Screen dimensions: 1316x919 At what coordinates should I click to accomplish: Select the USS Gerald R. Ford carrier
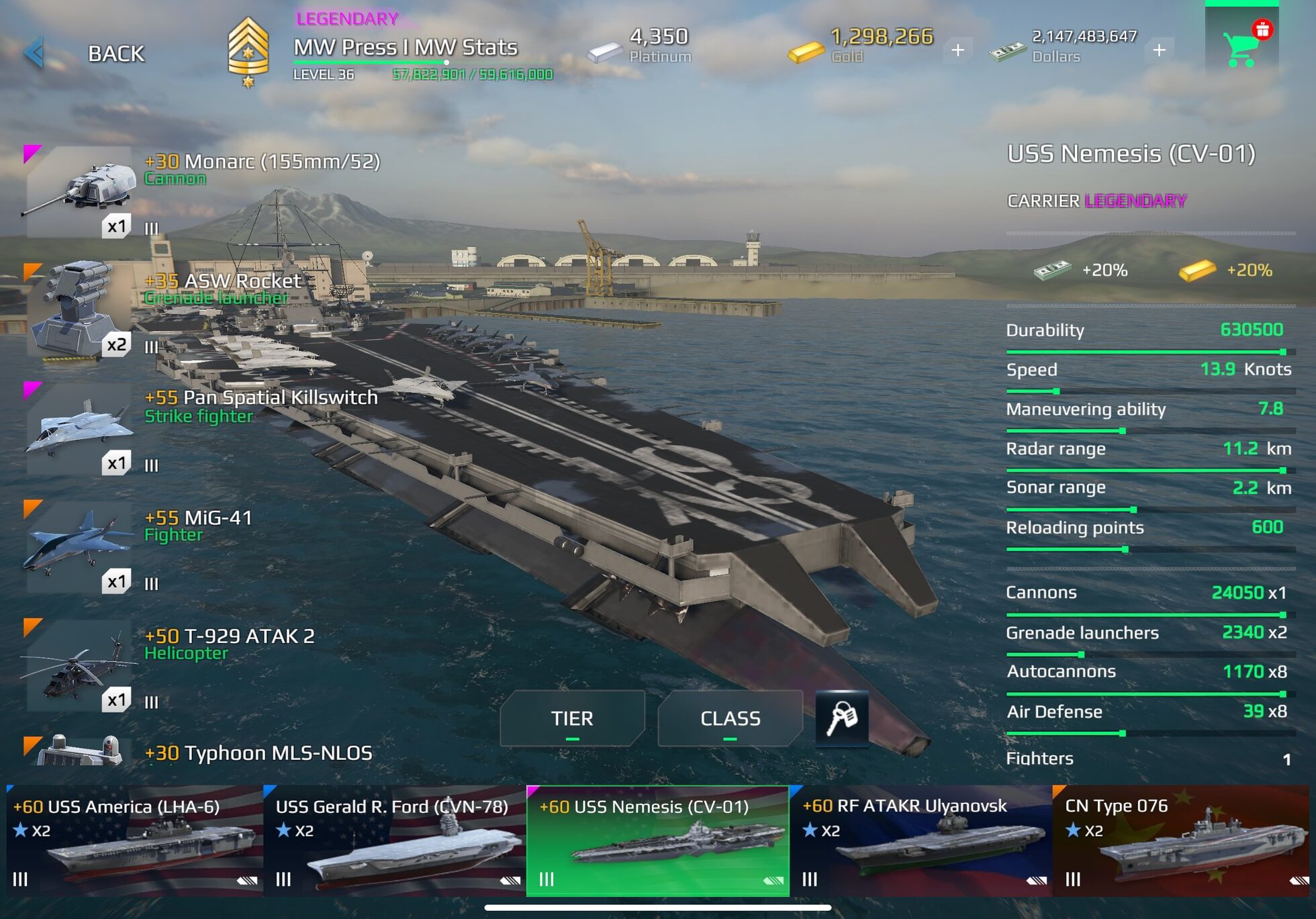[395, 839]
